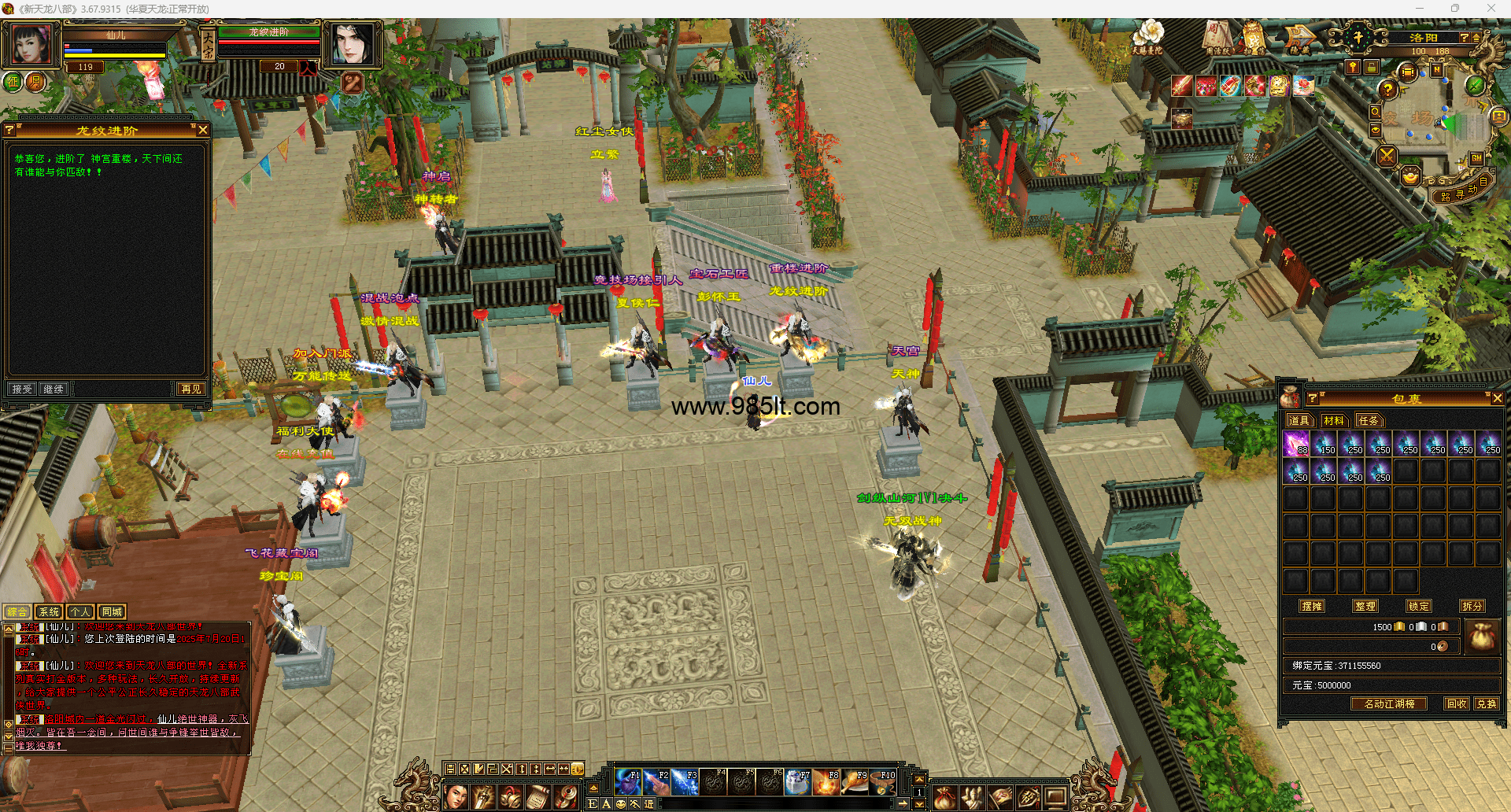The height and width of the screenshot is (812, 1511).
Task: Close the 龙纹进阶 dialogue window
Action: [203, 130]
